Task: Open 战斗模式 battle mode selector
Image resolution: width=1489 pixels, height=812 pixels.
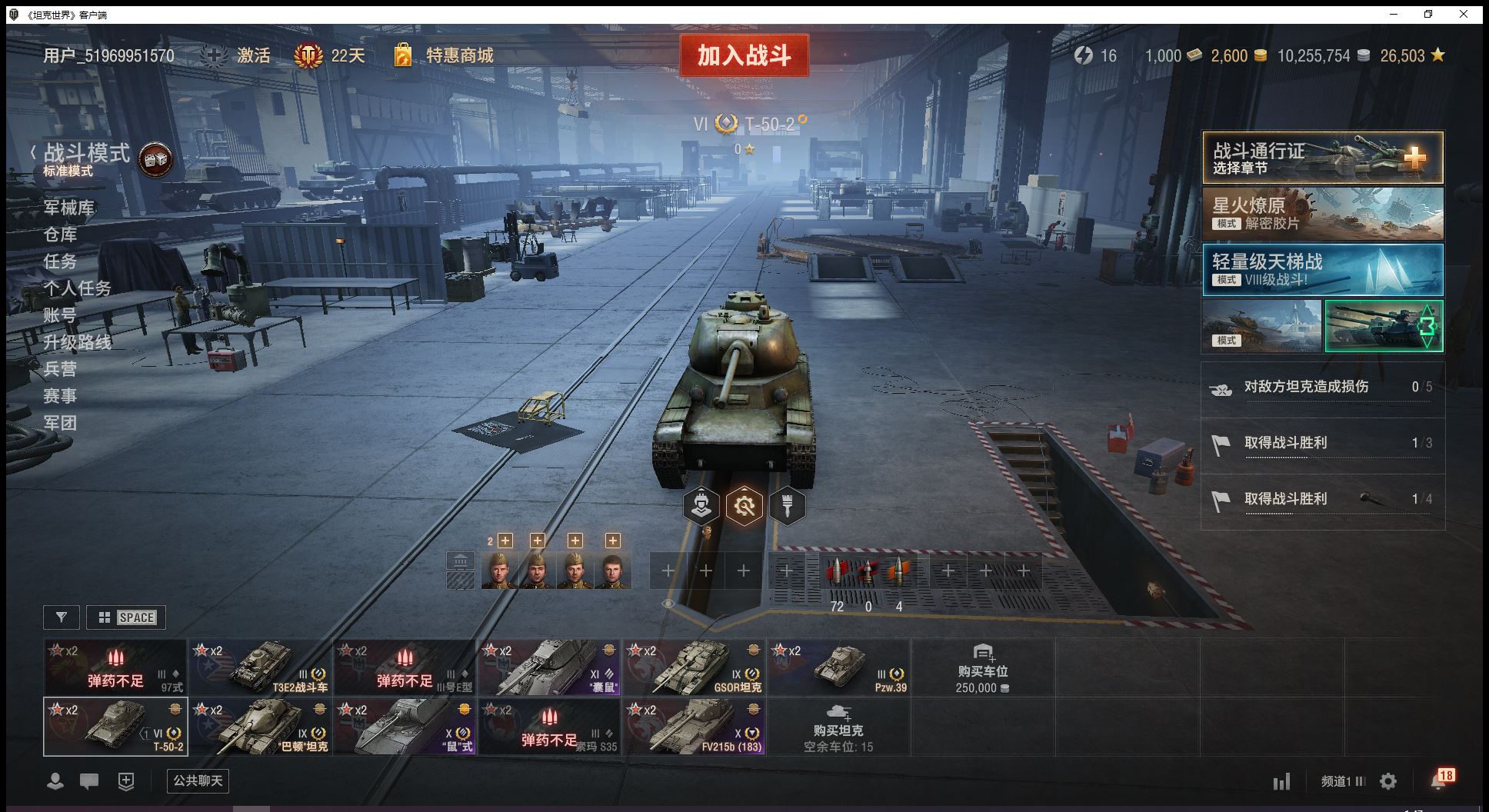Action: [87, 154]
